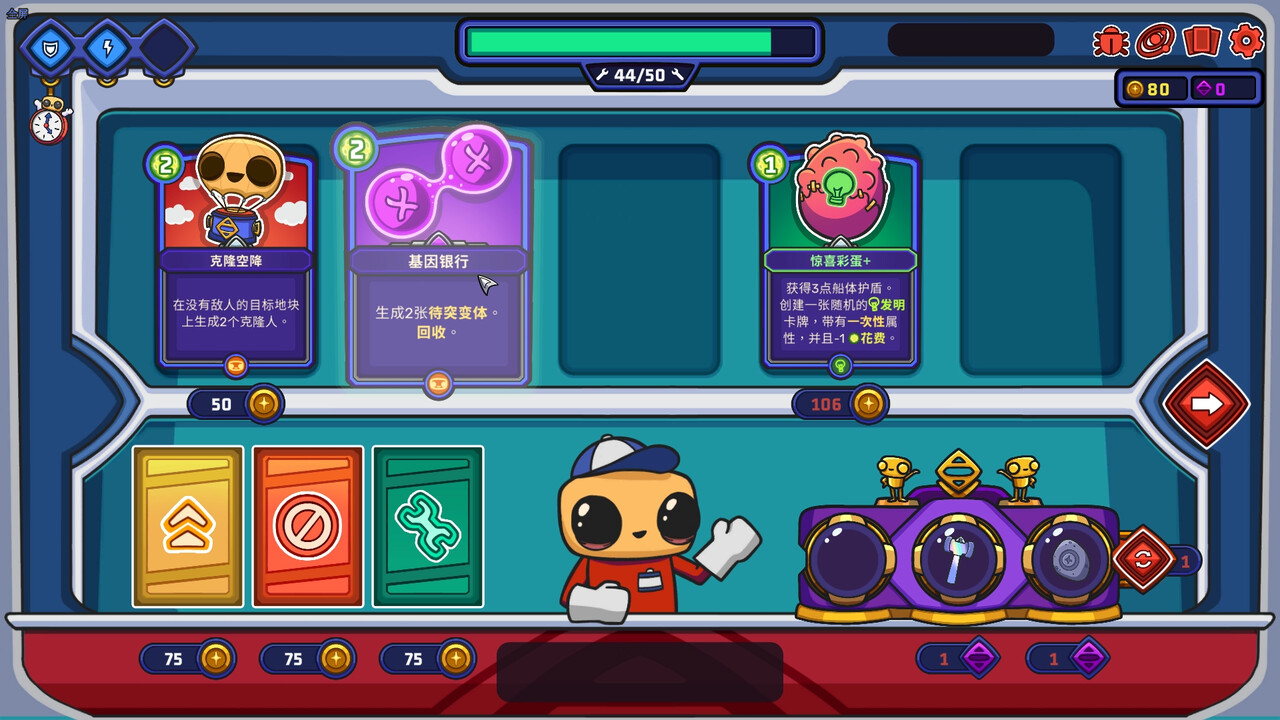Click the 44/50 wrench progress bar
The height and width of the screenshot is (720, 1280).
(639, 74)
